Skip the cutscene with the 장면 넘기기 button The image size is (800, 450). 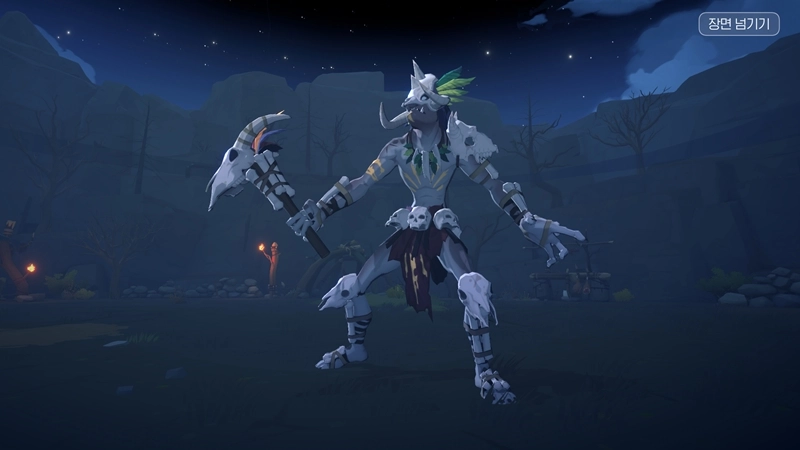(739, 22)
